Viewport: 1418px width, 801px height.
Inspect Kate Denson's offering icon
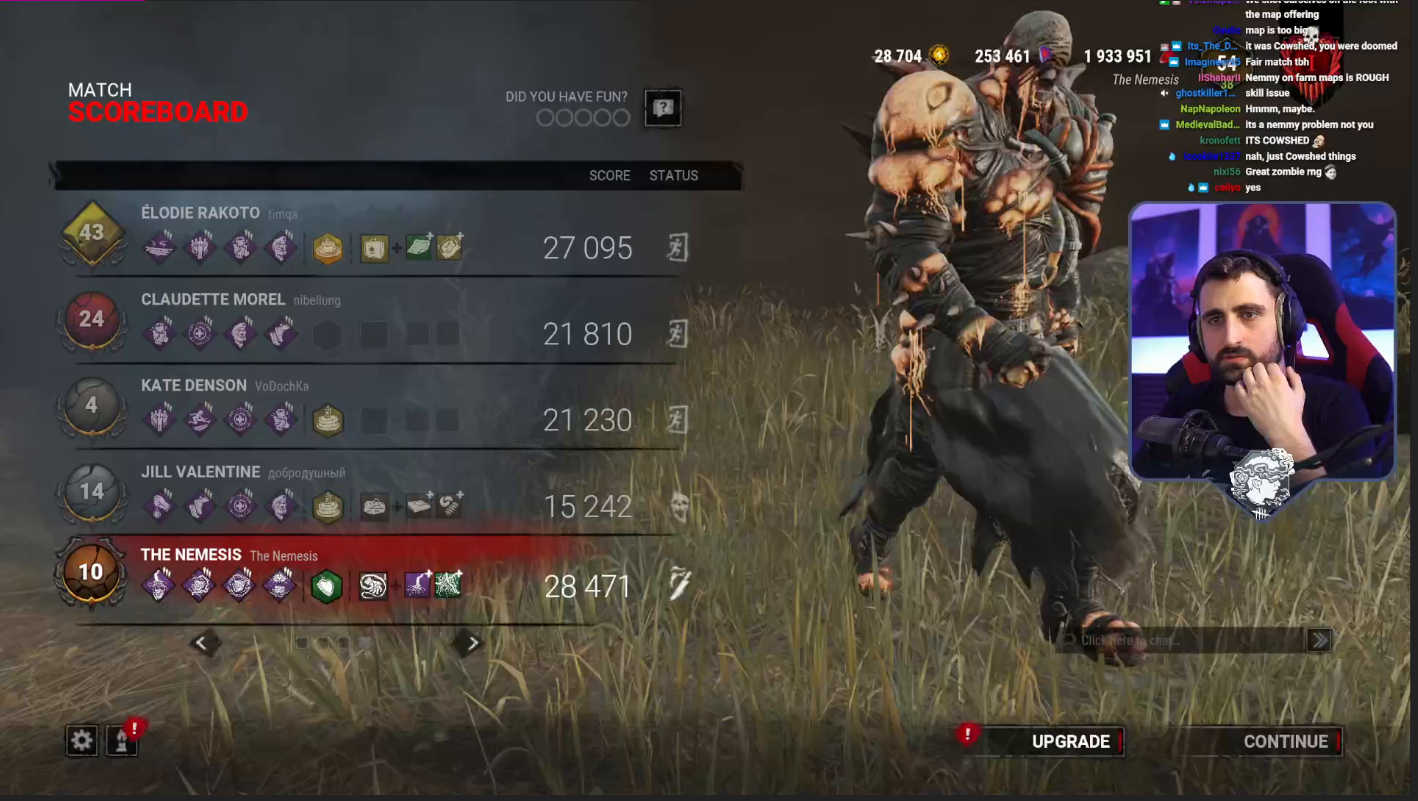click(x=327, y=420)
